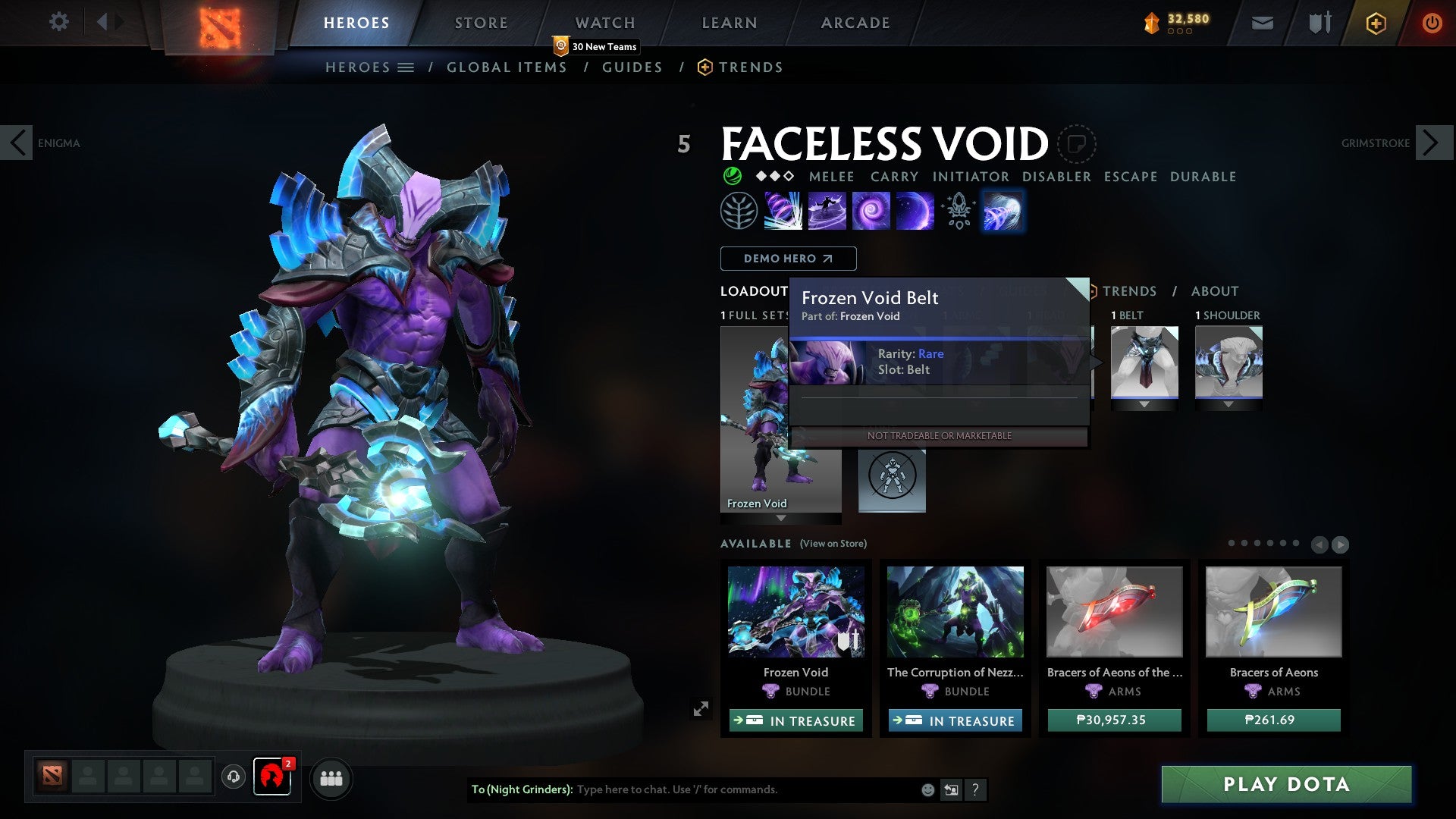Expand the Frozen Void set dropdown arrow
This screenshot has height=819, width=1456.
pos(781,519)
